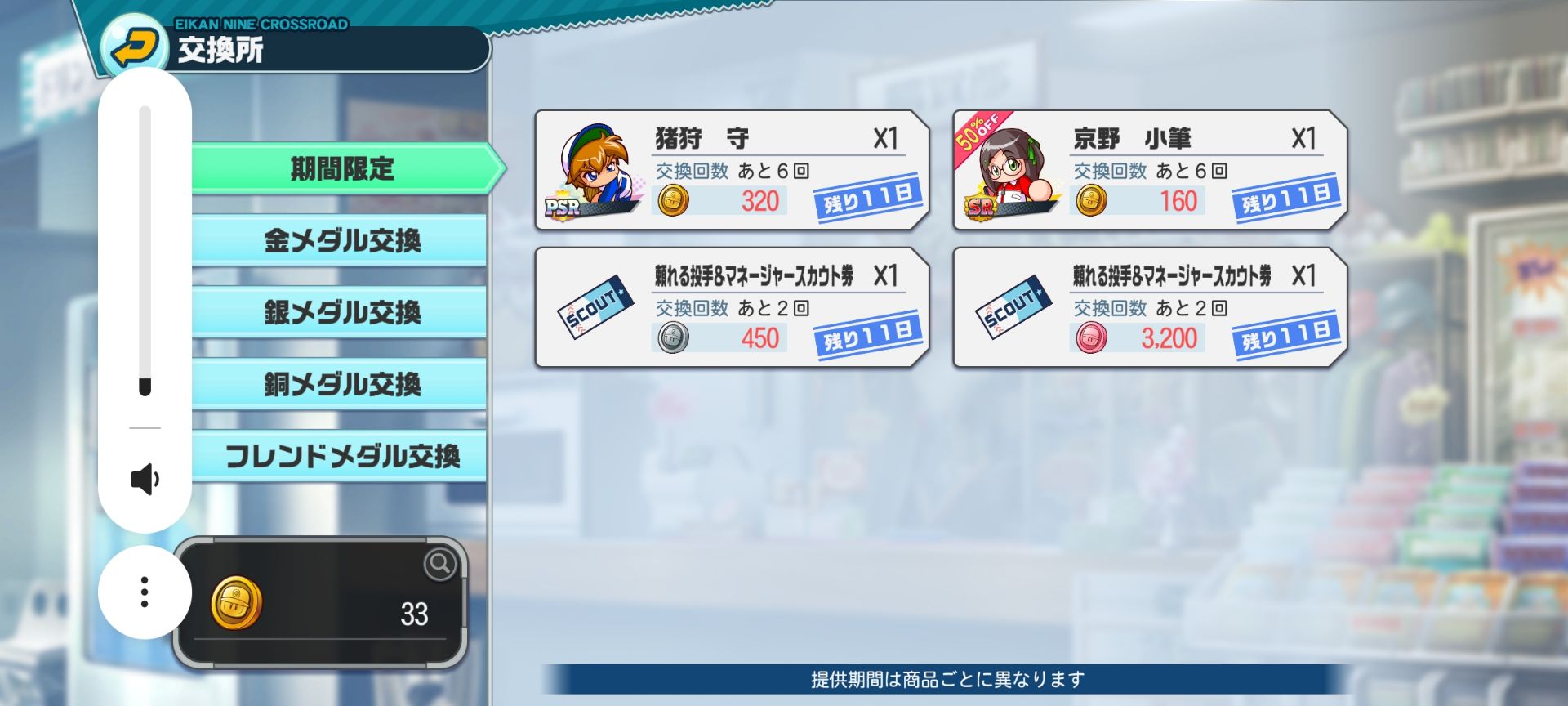Show the 銅メダル交換 tab

[341, 384]
